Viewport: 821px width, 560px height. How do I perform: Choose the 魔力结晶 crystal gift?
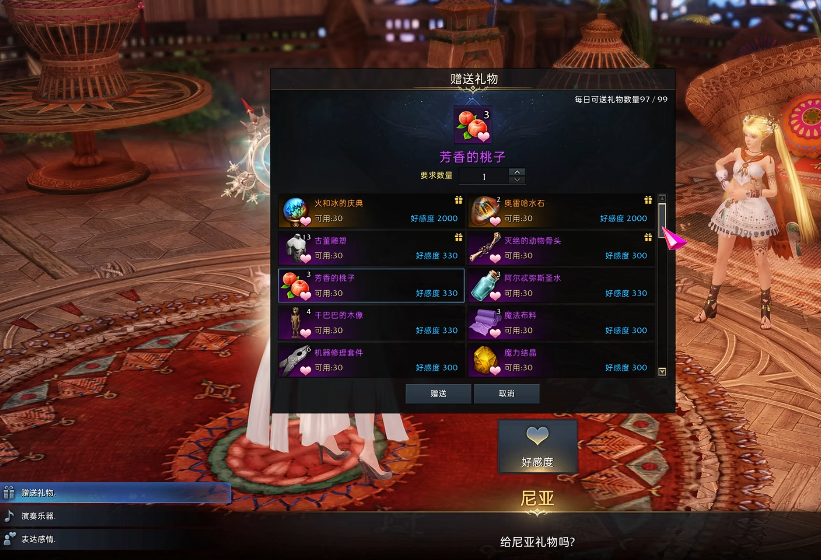(x=560, y=359)
